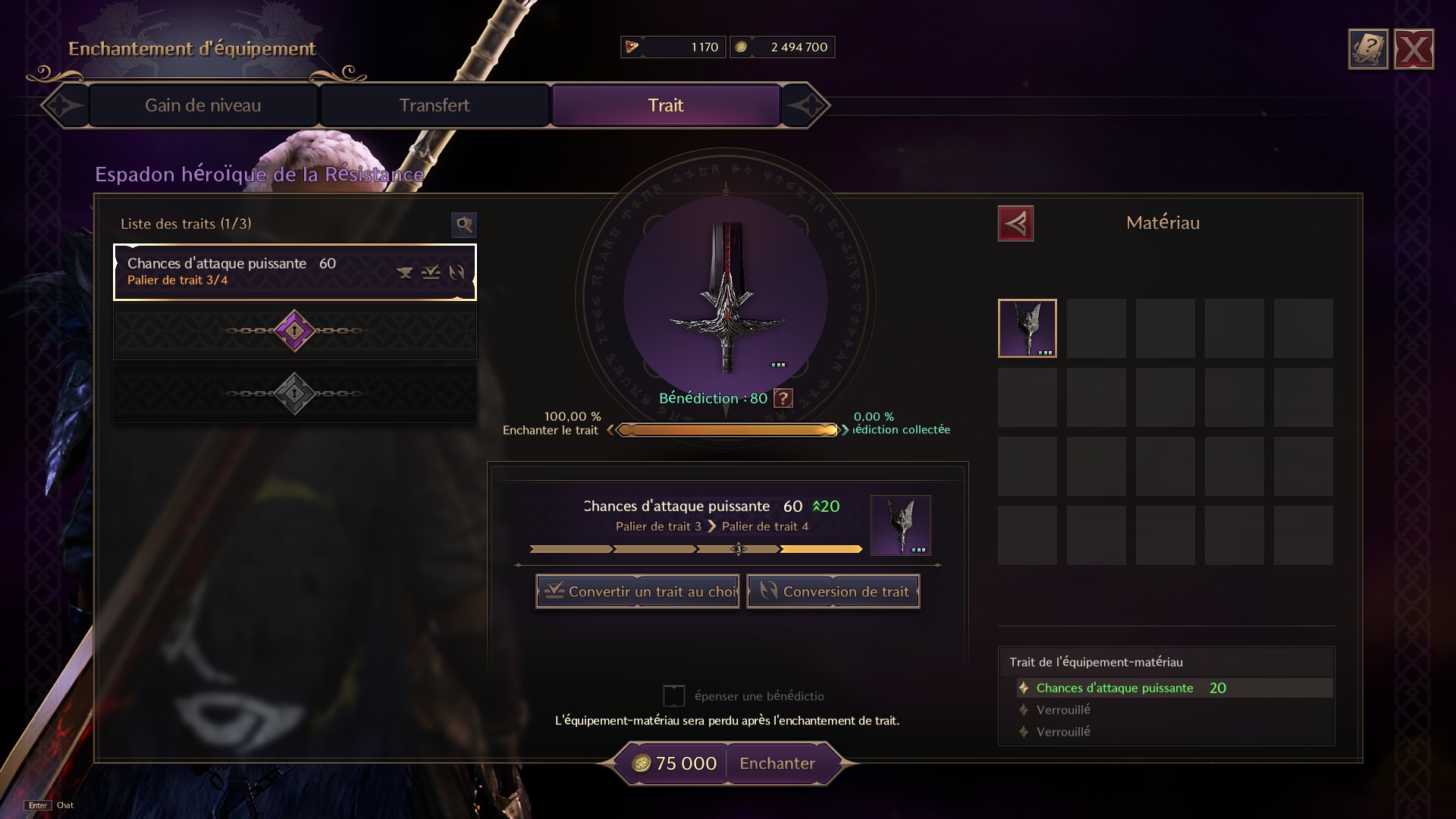This screenshot has height=819, width=1456.
Task: Click the magnifier search icon above the trait list
Action: point(464,225)
